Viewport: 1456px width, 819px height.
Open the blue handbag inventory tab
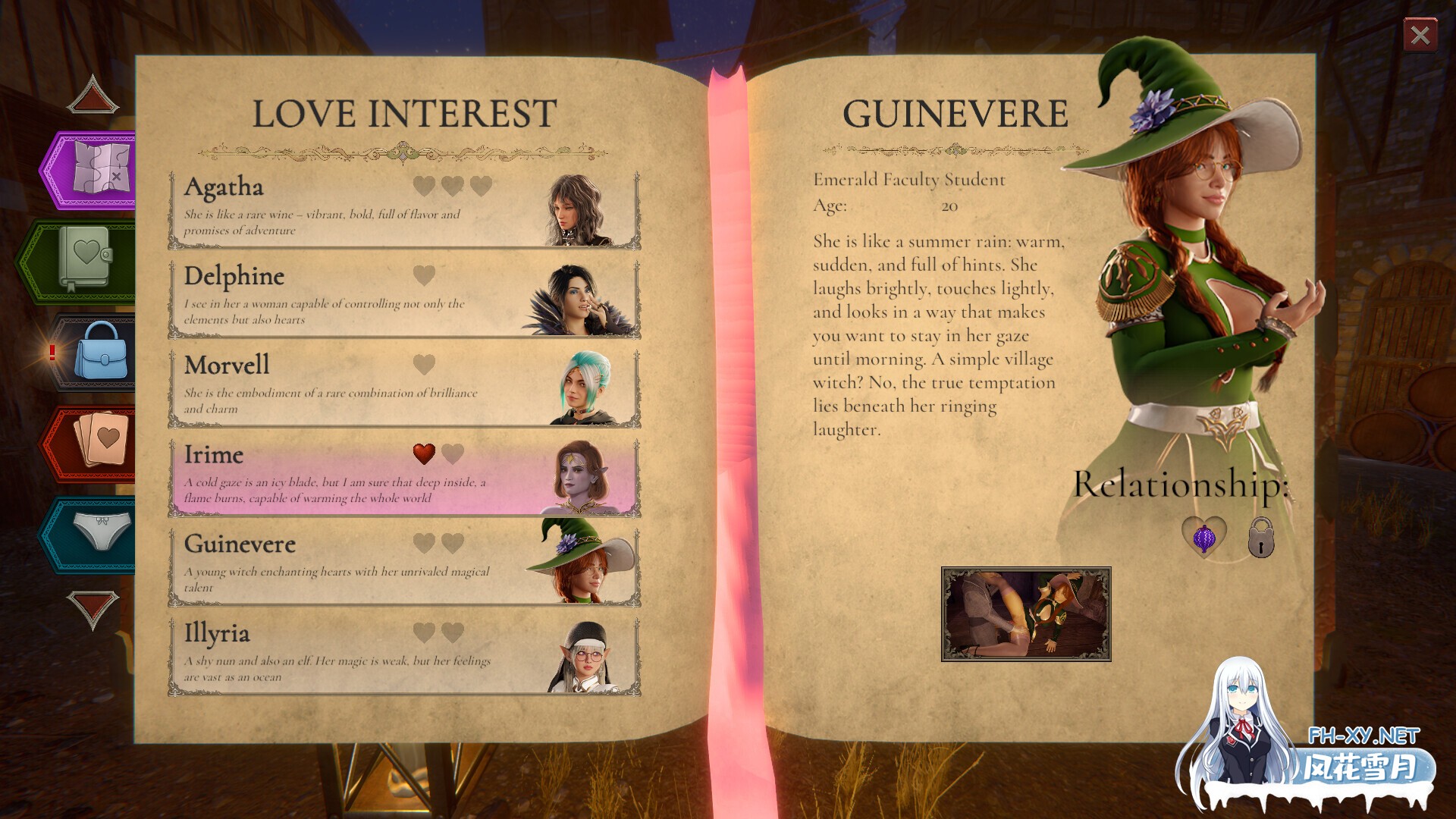tap(100, 351)
